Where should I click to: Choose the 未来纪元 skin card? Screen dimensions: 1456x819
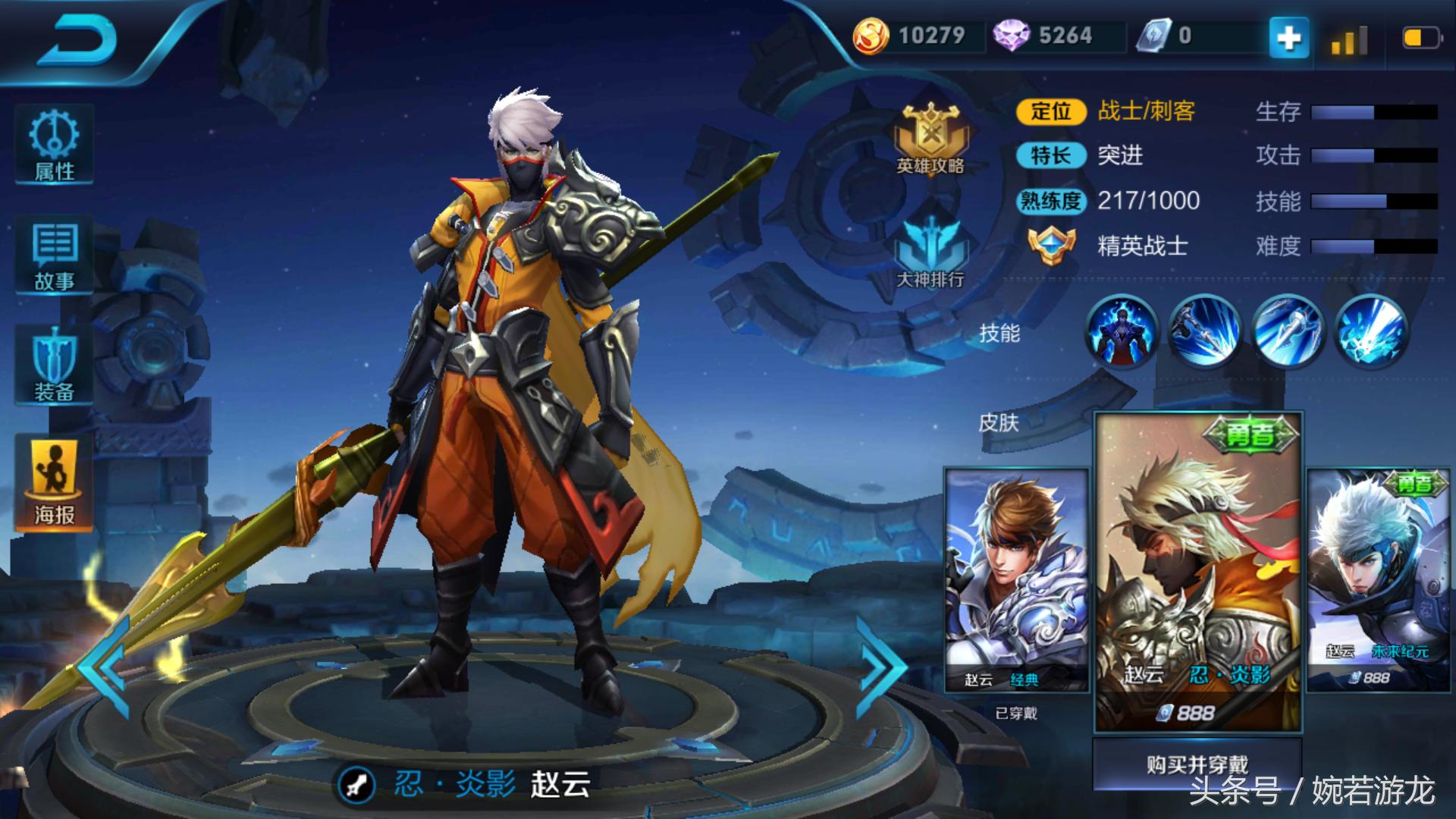click(1378, 580)
